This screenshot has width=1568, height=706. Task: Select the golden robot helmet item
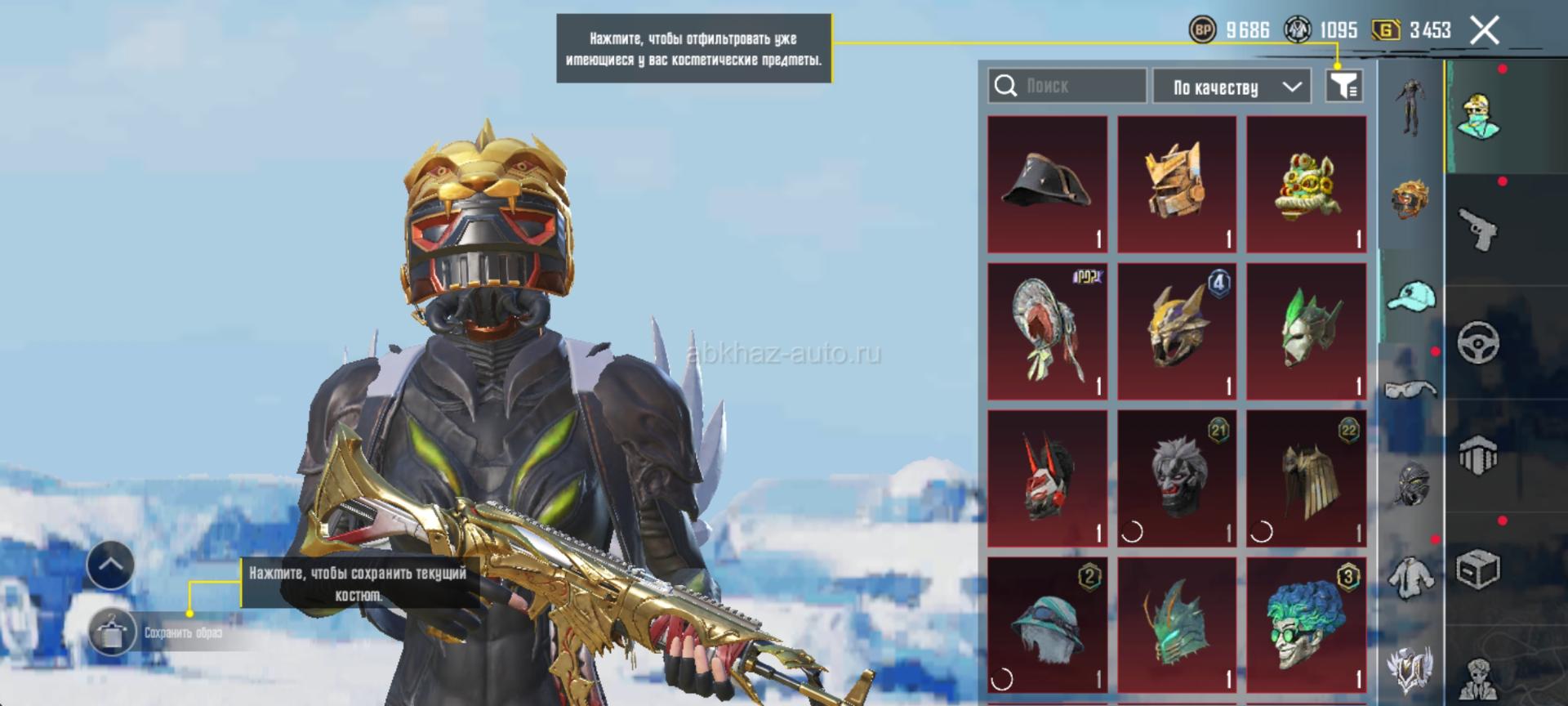point(1177,185)
